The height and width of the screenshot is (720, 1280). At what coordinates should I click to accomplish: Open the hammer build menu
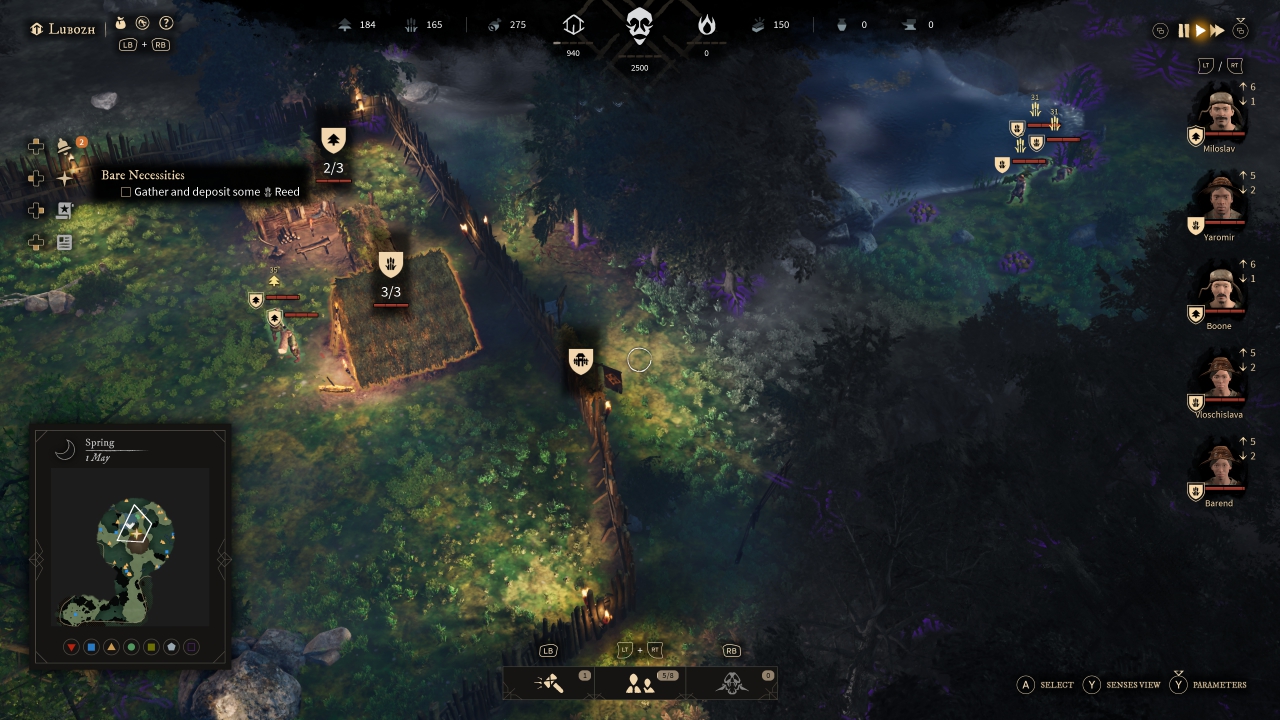[548, 683]
